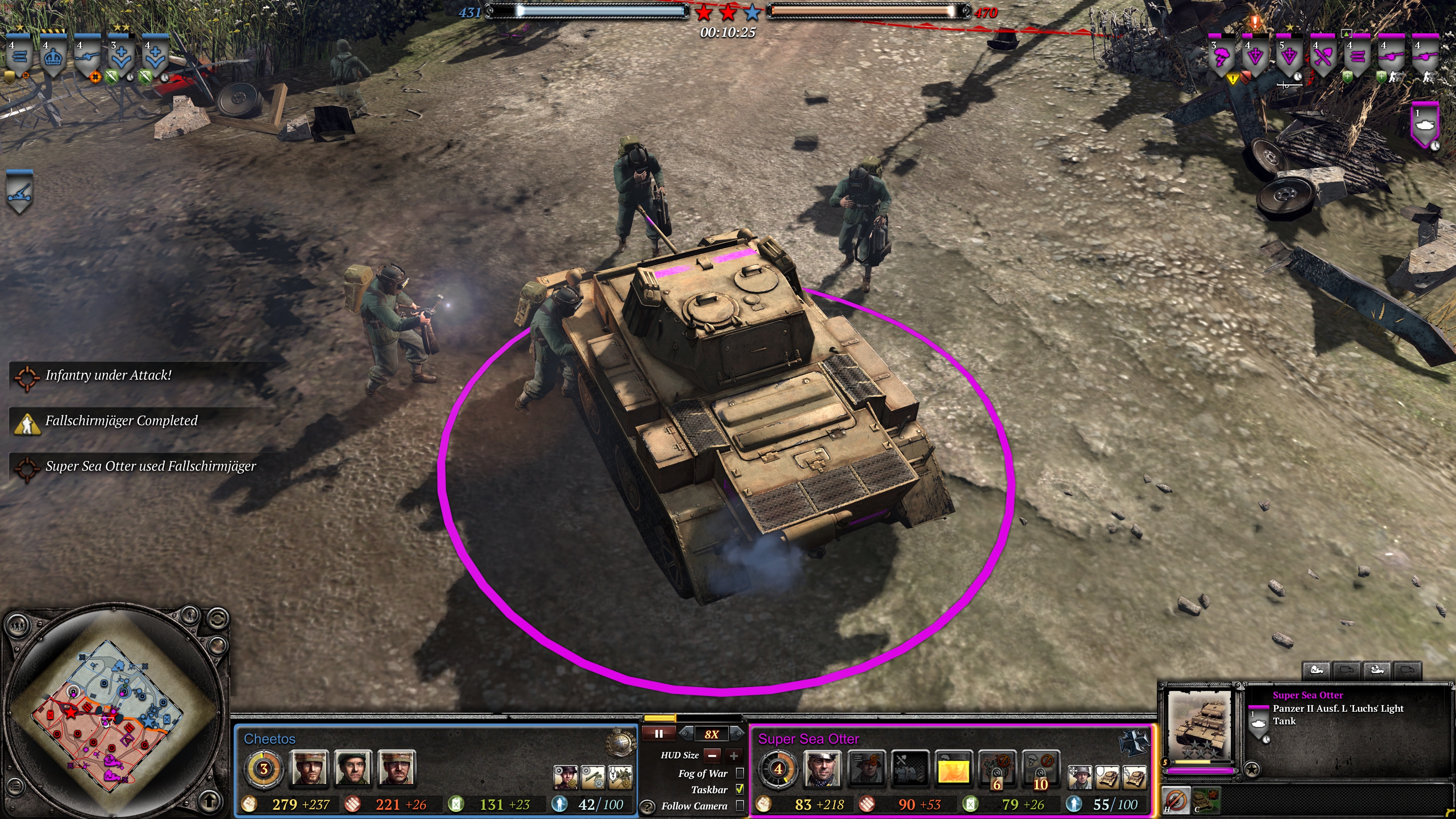This screenshot has height=819, width=1456.
Task: Untick the Taskbar checkbox
Action: point(740,789)
